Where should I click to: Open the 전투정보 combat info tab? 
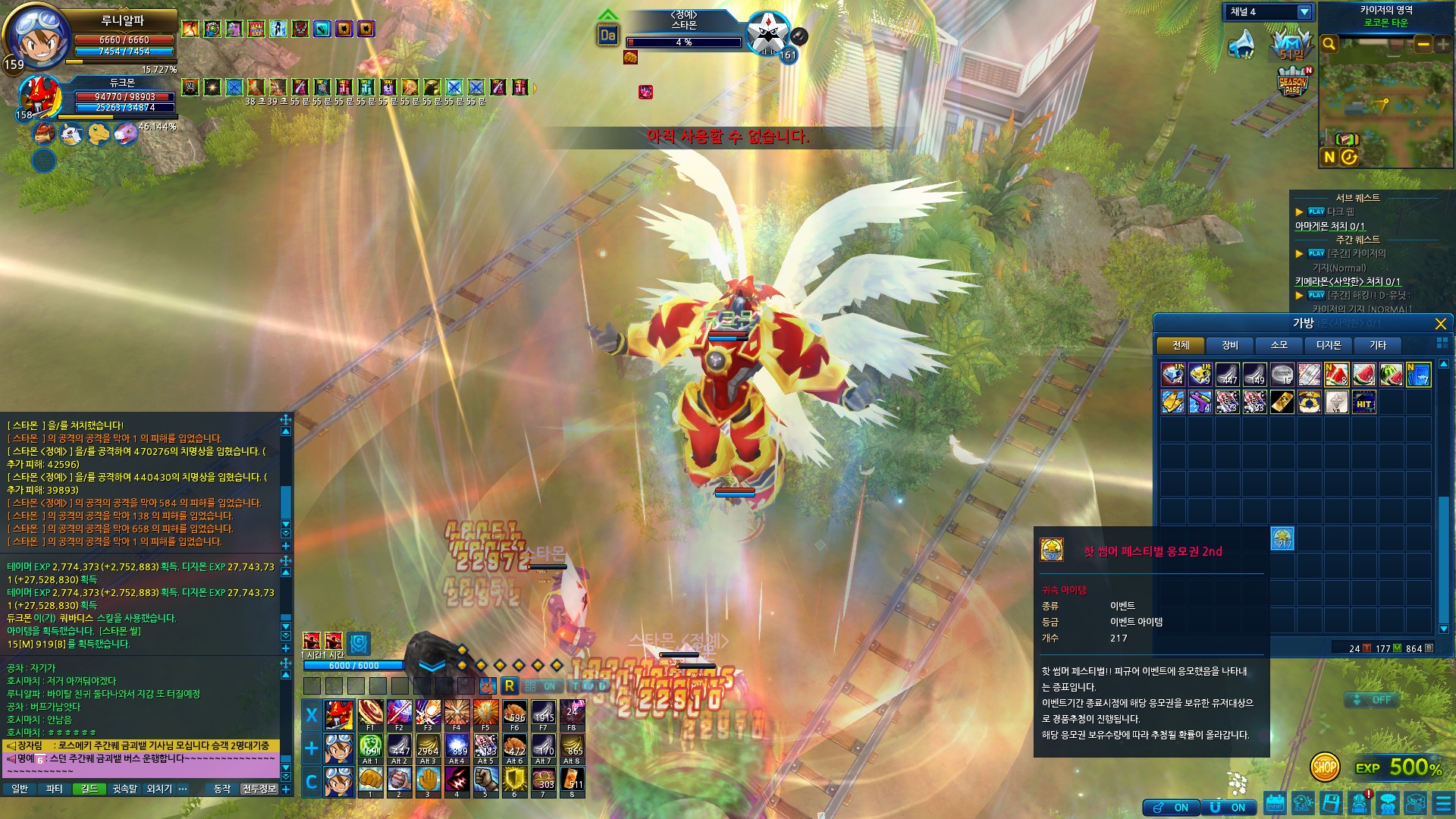[259, 789]
